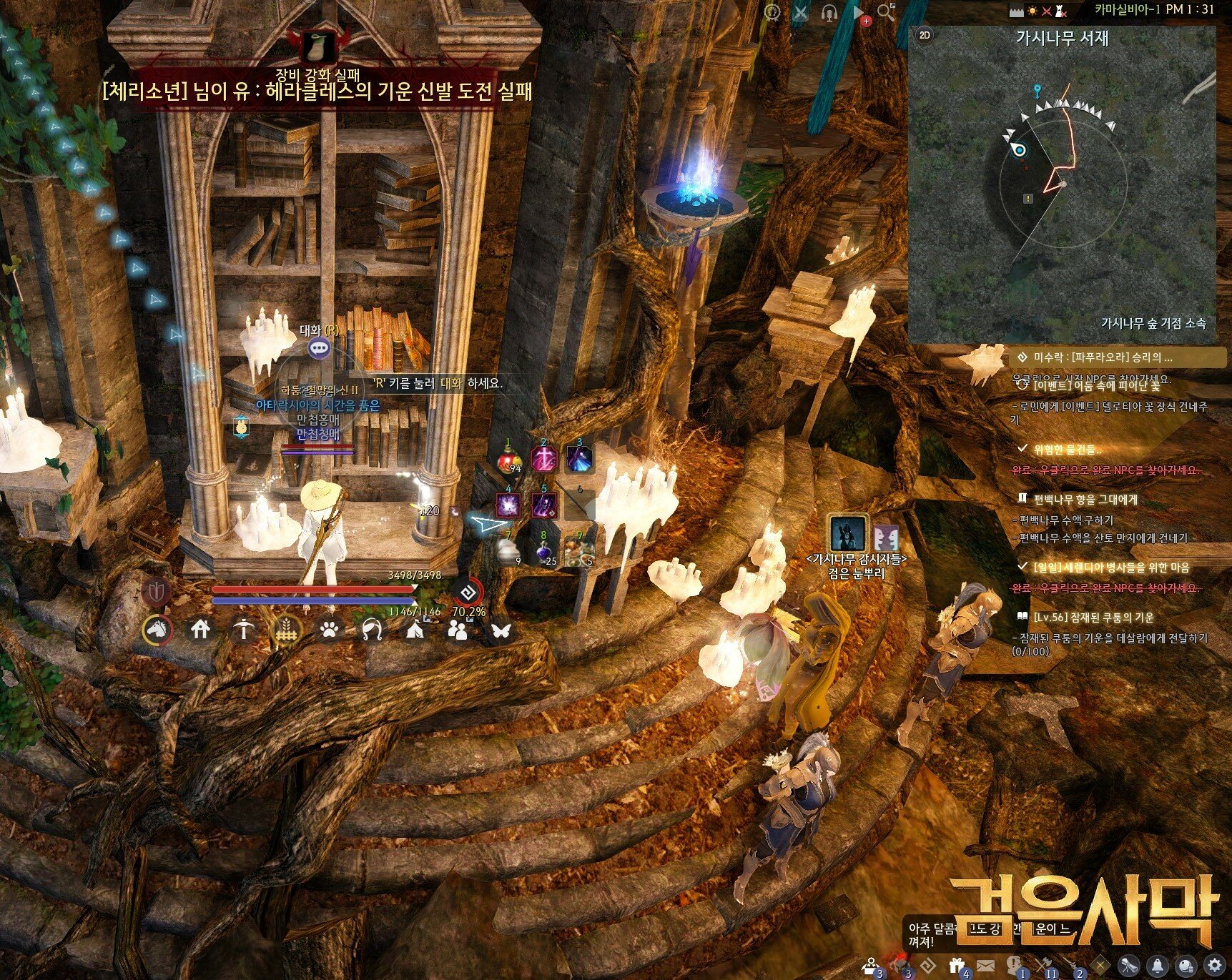Image resolution: width=1232 pixels, height=980 pixels.
Task: Select the food dish in slot 9
Action: (579, 551)
